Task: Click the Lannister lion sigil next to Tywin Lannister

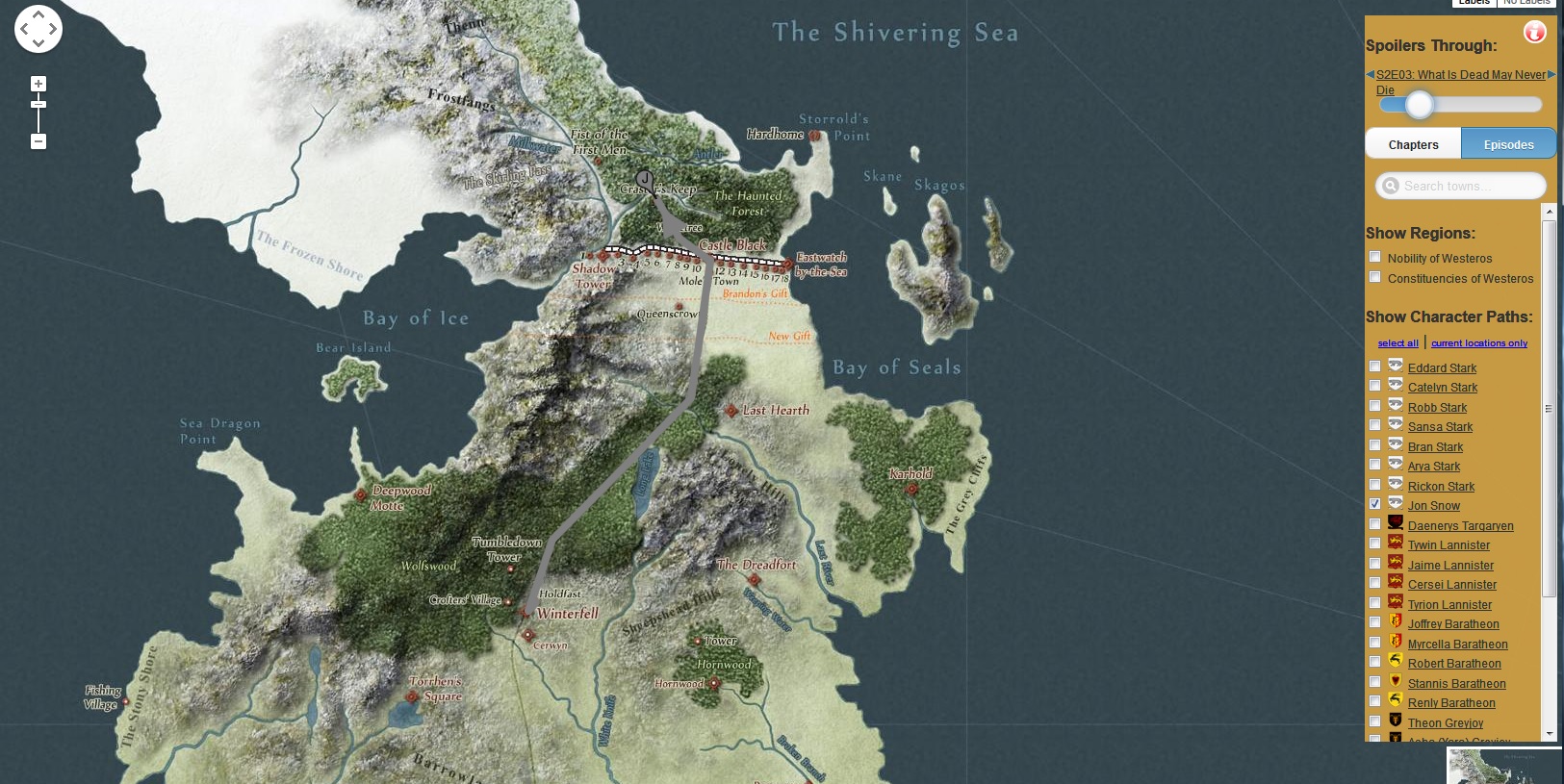Action: point(1395,543)
